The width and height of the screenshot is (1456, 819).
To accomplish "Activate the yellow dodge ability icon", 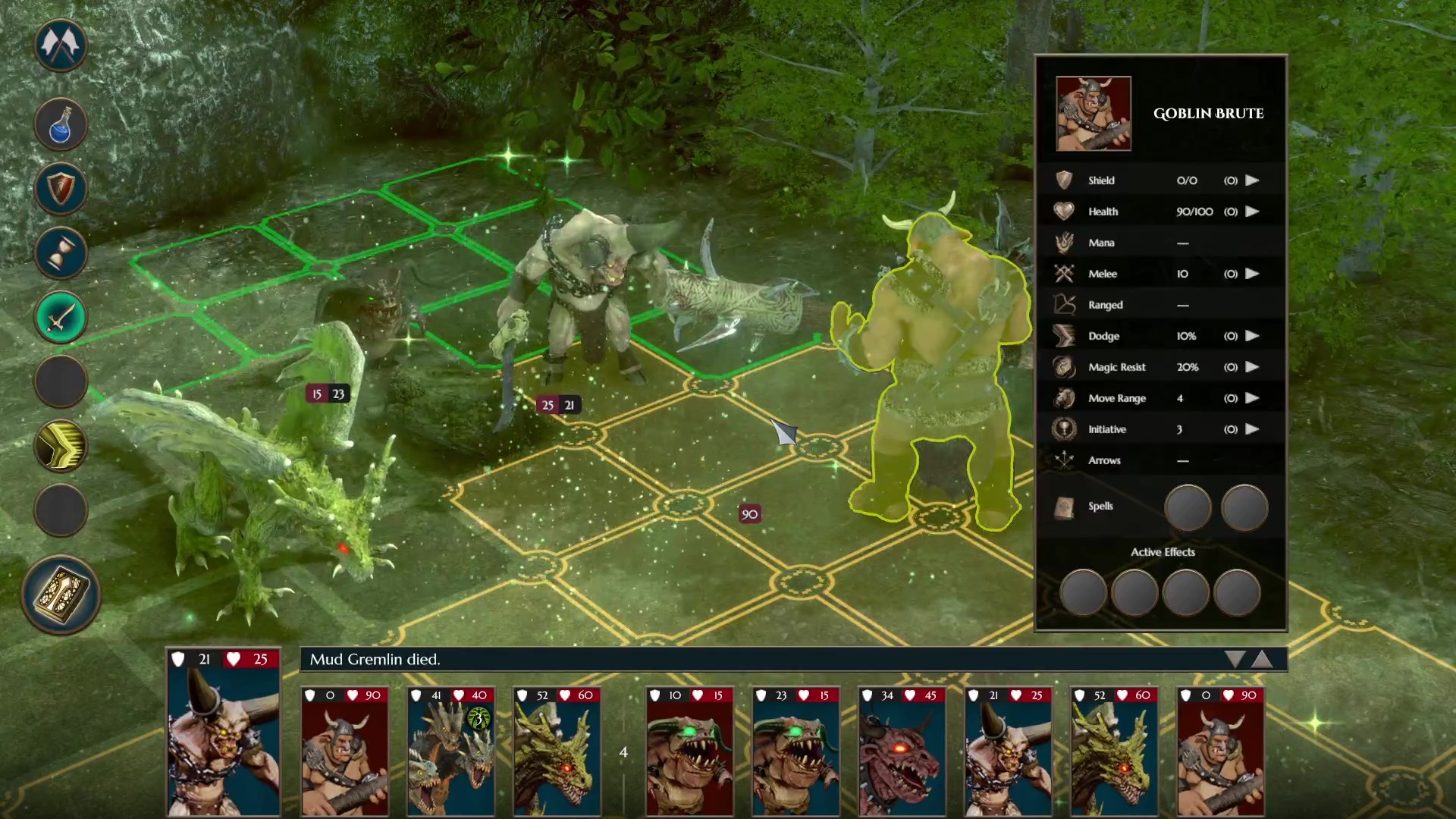I will click(61, 446).
